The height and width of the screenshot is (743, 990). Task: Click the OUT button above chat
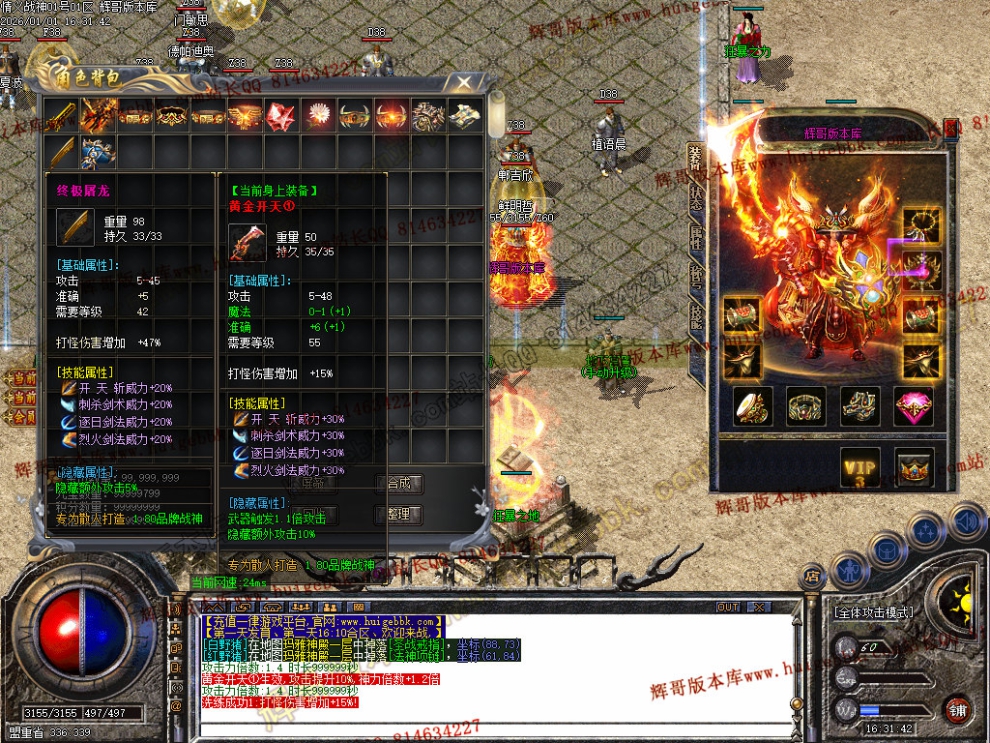click(727, 607)
